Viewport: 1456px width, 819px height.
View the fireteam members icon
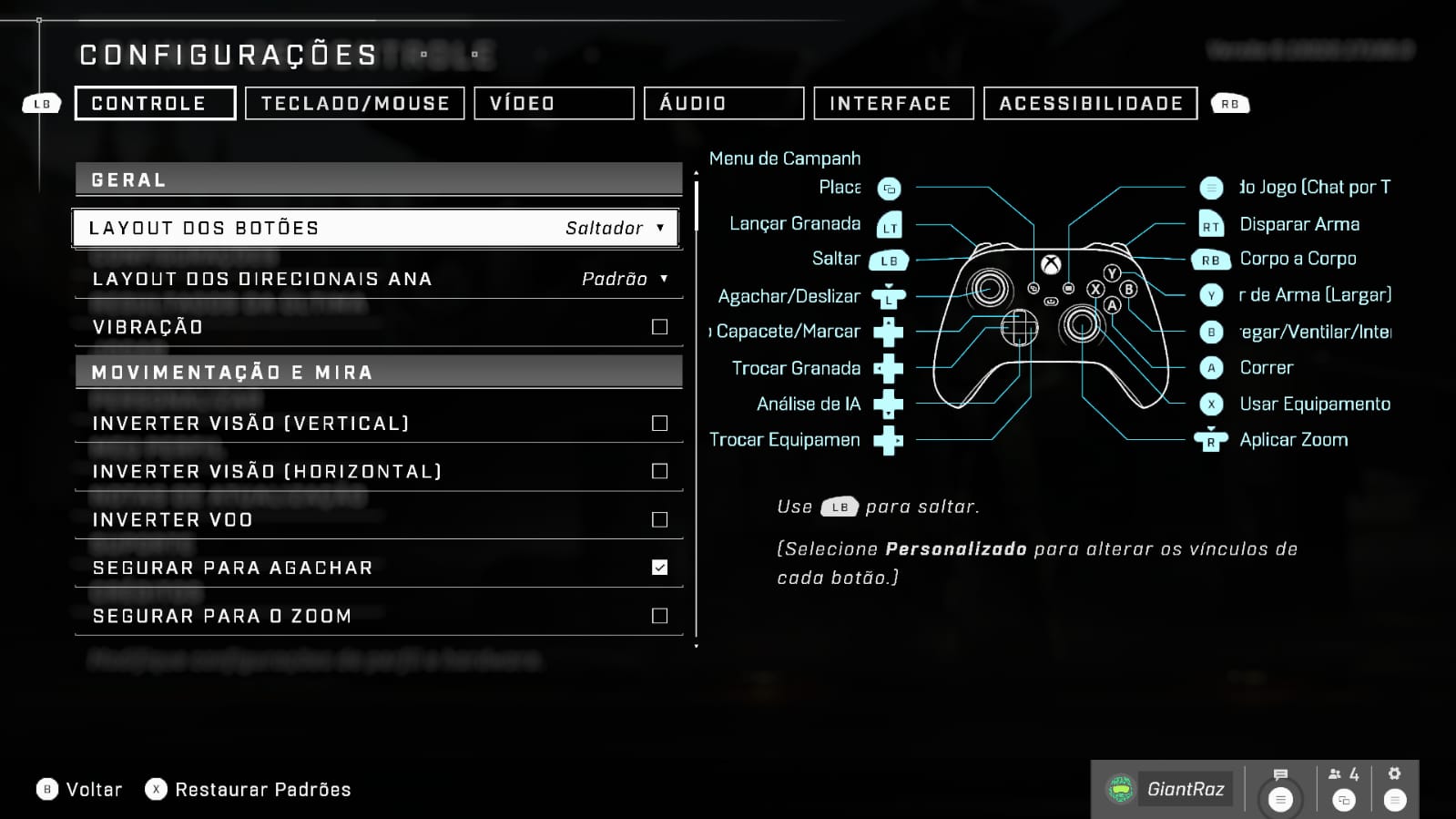pos(1343,775)
